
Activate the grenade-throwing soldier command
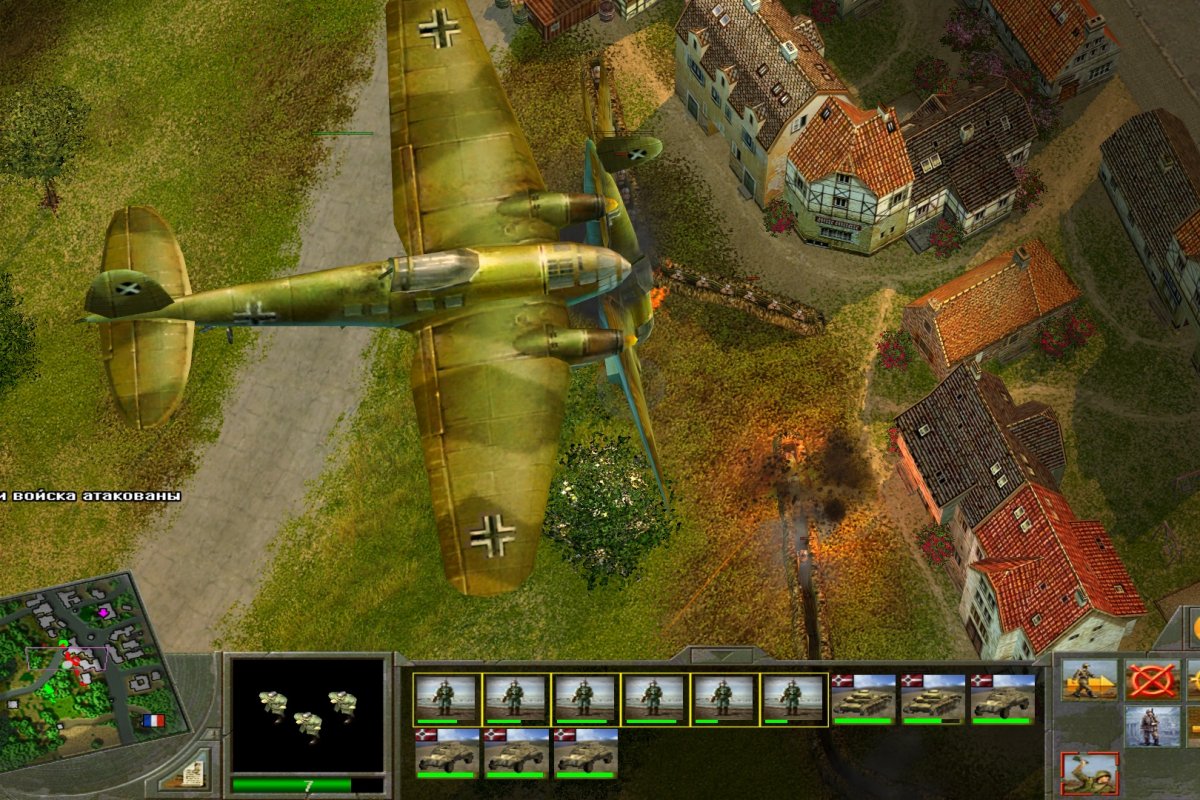click(x=1089, y=773)
